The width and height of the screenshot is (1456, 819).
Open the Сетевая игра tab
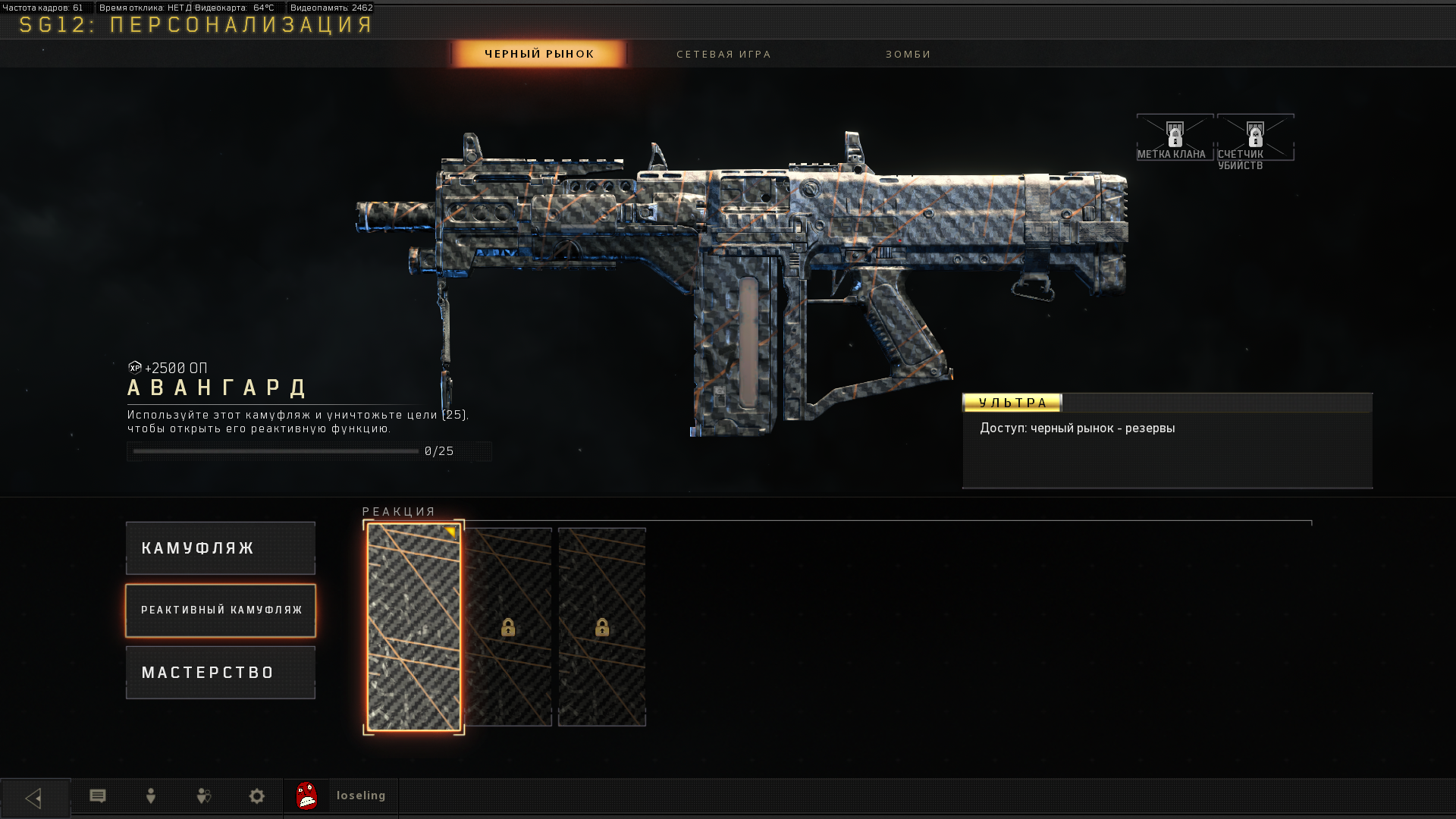click(723, 54)
